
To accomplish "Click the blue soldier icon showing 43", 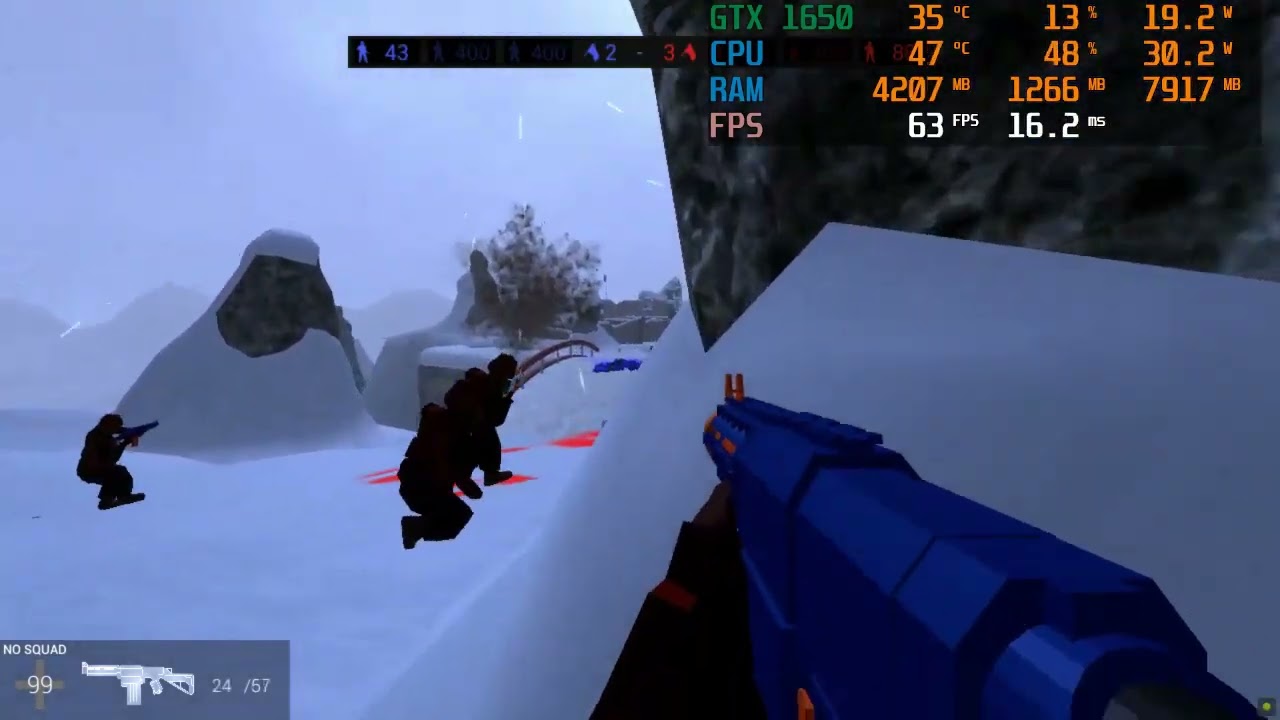I will click(363, 52).
